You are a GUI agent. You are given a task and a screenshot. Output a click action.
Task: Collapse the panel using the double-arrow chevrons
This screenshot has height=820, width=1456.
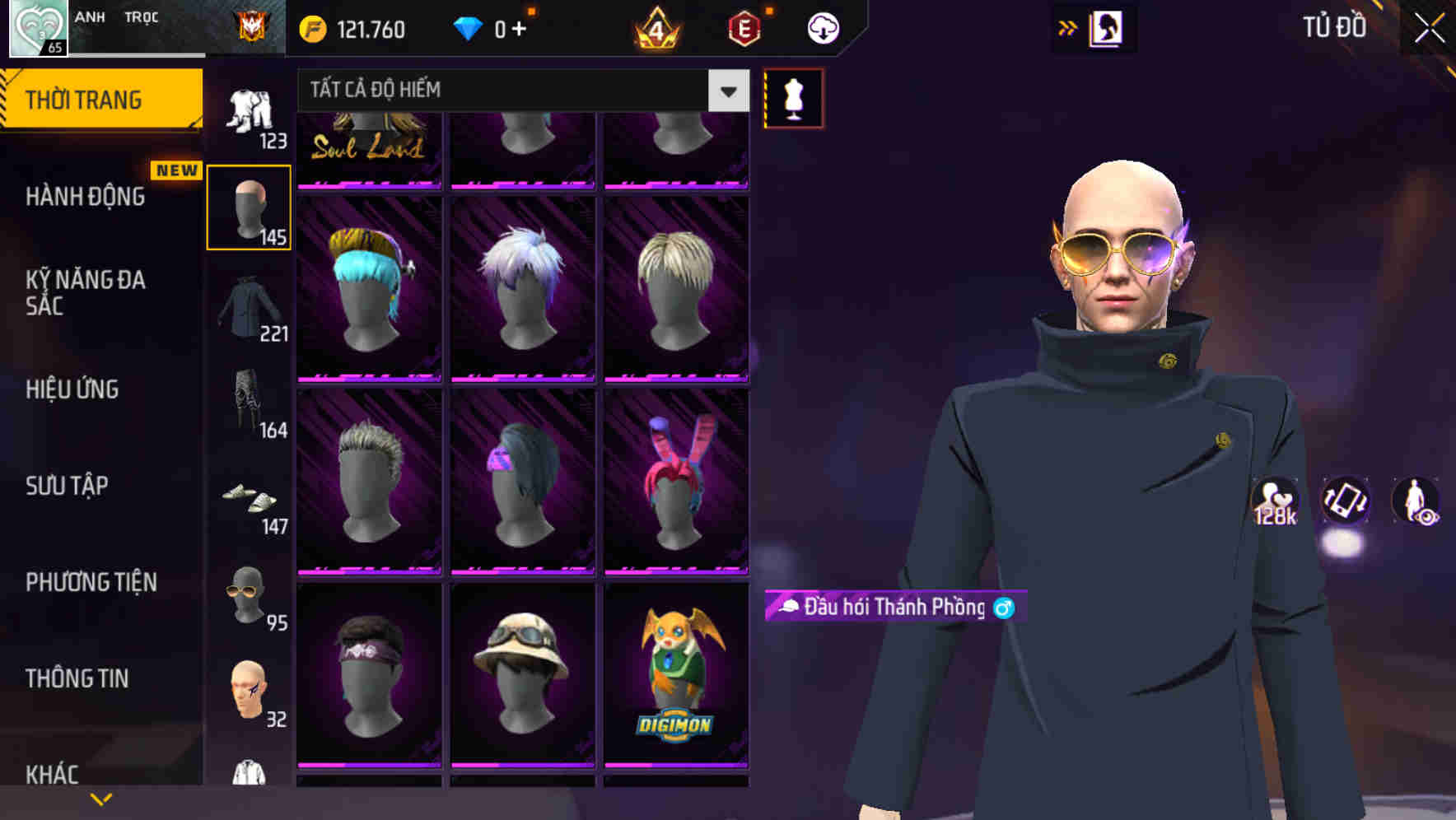coord(1068,27)
